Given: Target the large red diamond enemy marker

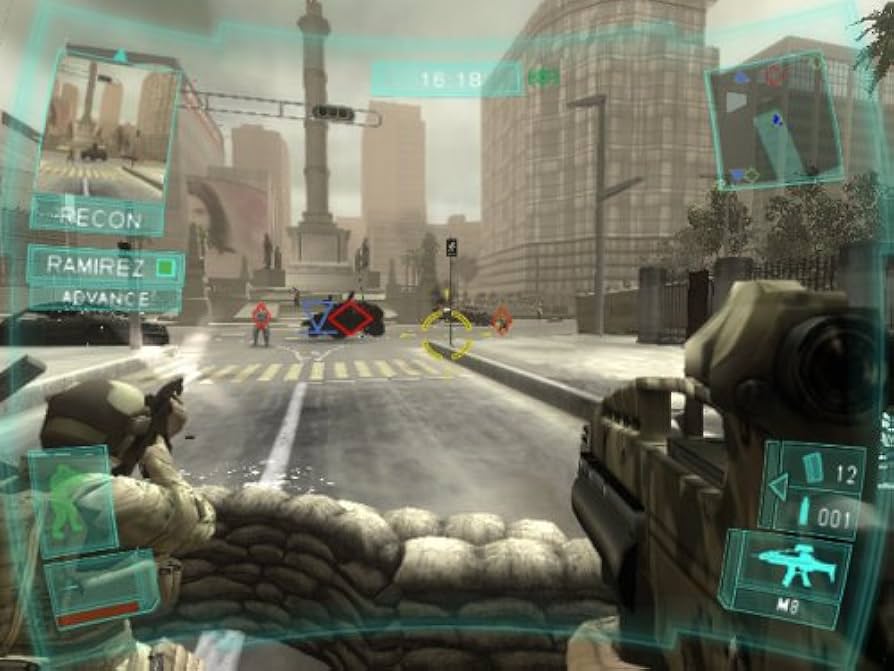Looking at the screenshot, I should point(351,319).
